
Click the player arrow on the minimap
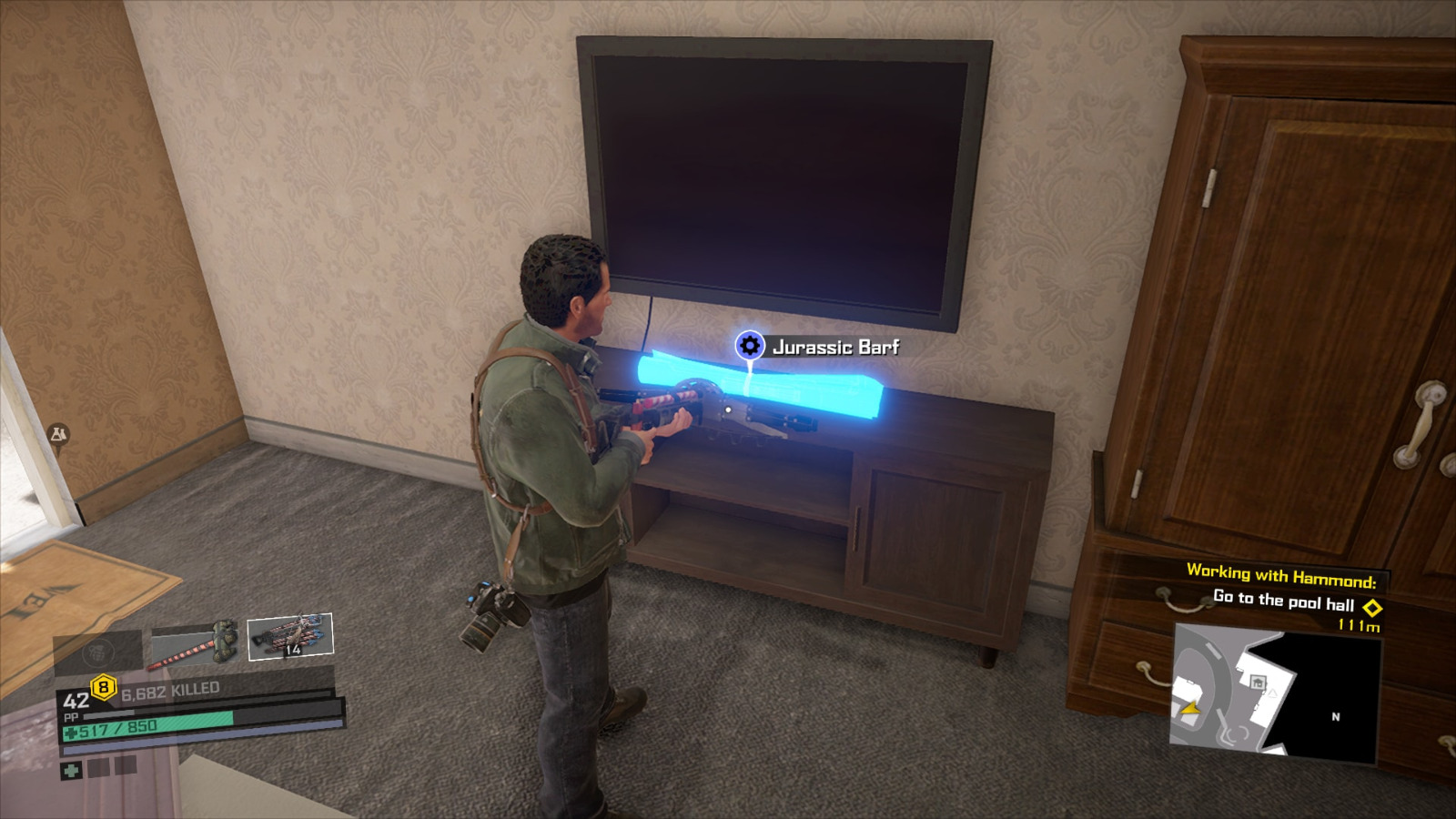tap(1190, 709)
